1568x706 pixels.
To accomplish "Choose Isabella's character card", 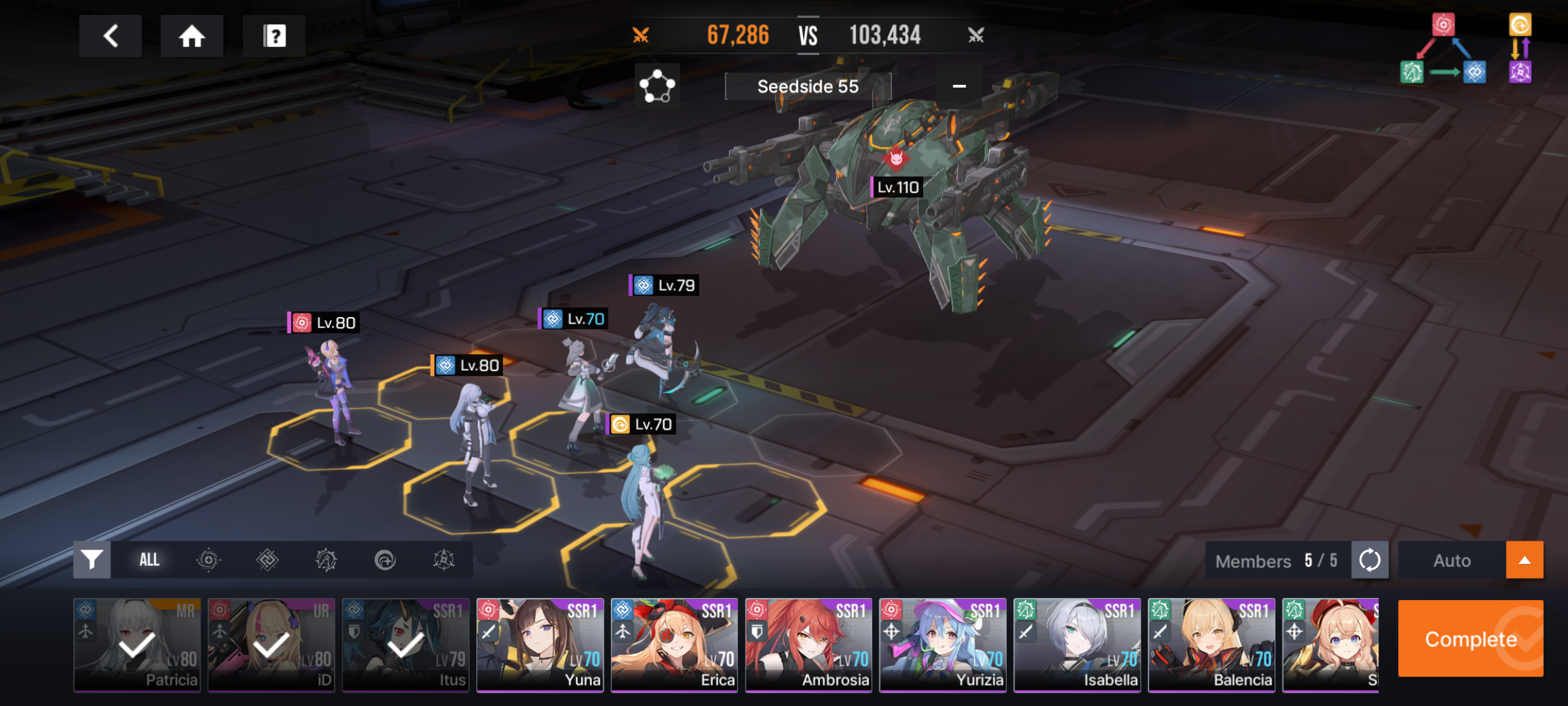I will 1077,645.
